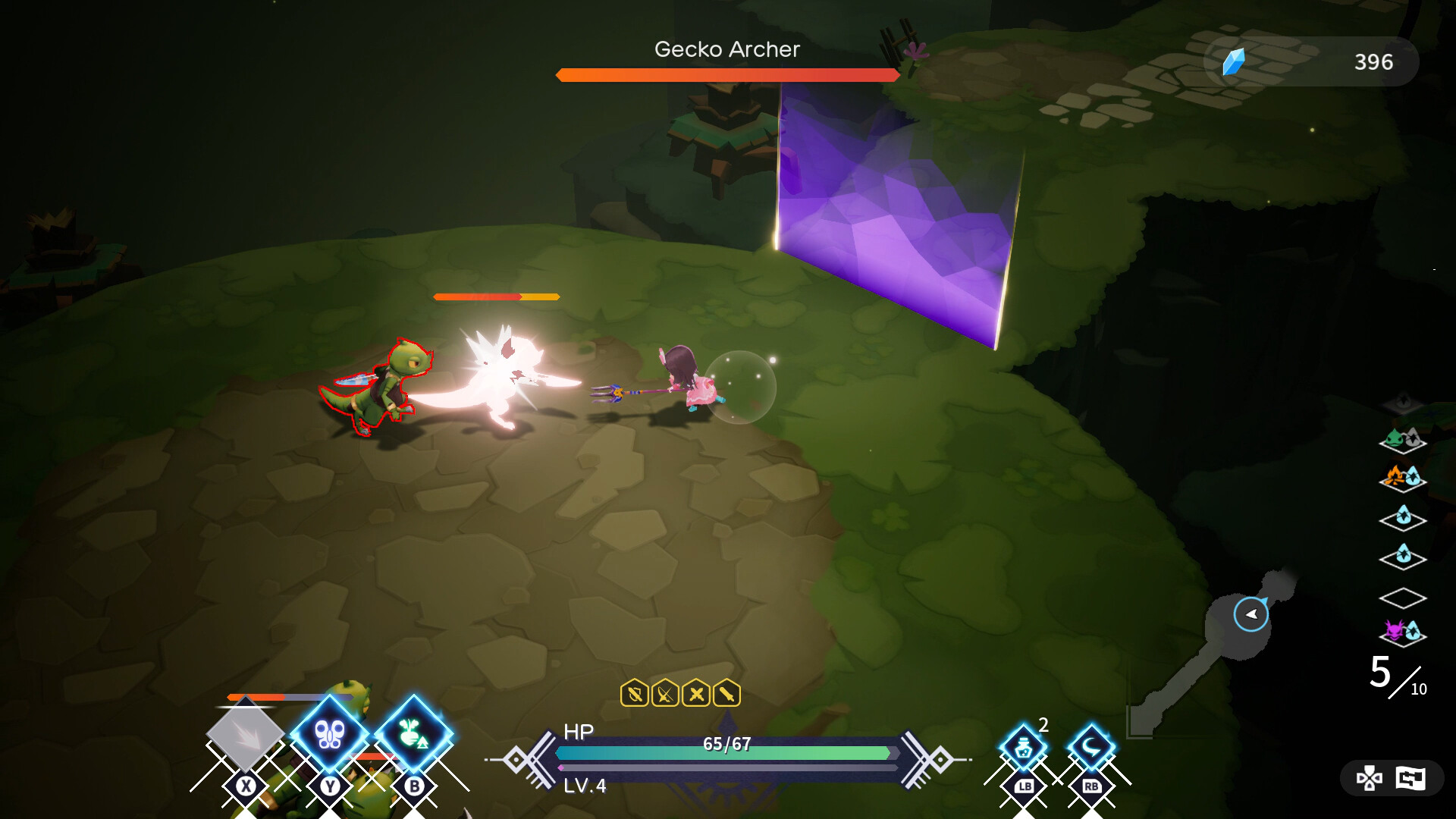The image size is (1456, 819).
Task: Select the green gecko capture slot
Action: pyautogui.click(x=1399, y=438)
